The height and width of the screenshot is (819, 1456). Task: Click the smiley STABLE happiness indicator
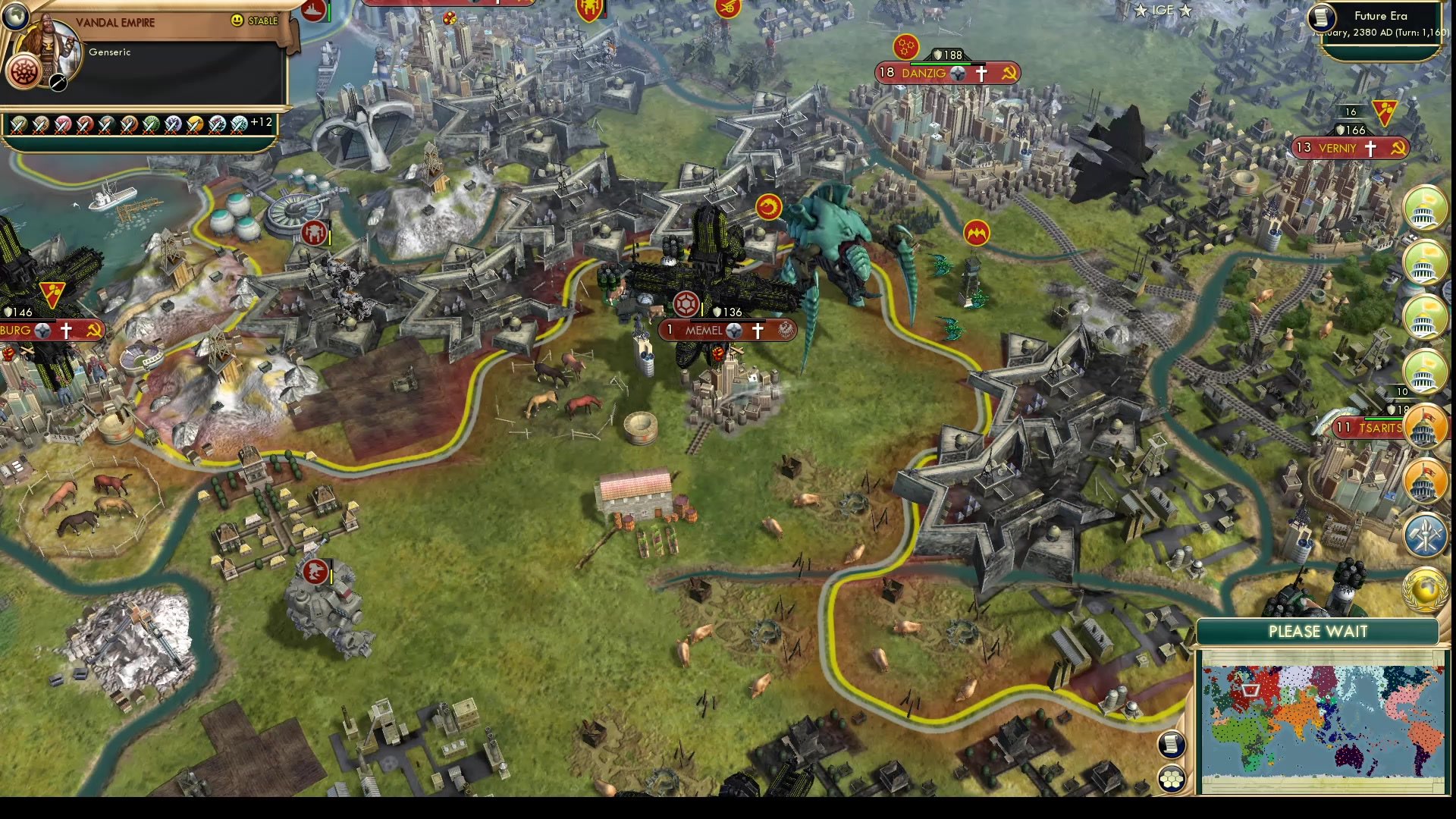pos(237,20)
